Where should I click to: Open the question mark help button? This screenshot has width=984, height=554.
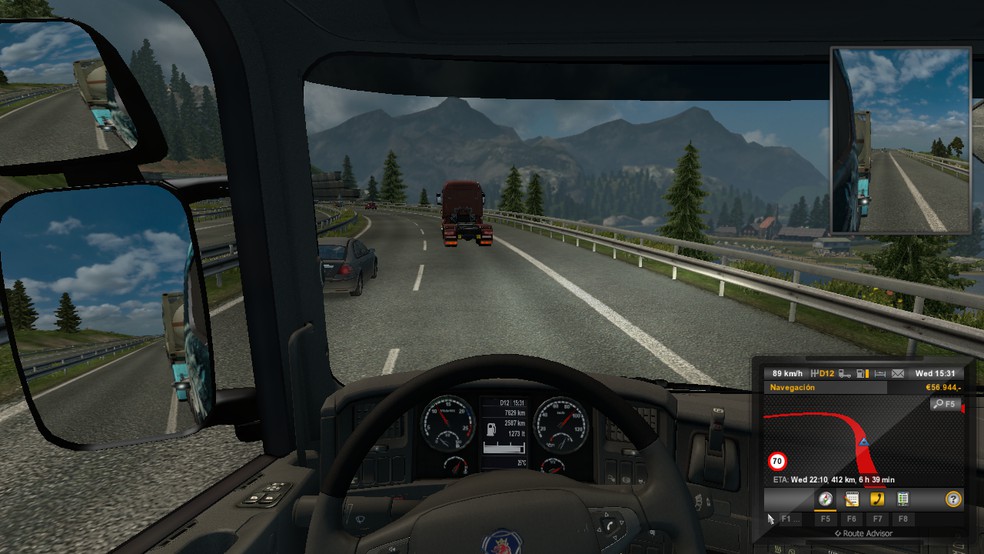coord(953,498)
